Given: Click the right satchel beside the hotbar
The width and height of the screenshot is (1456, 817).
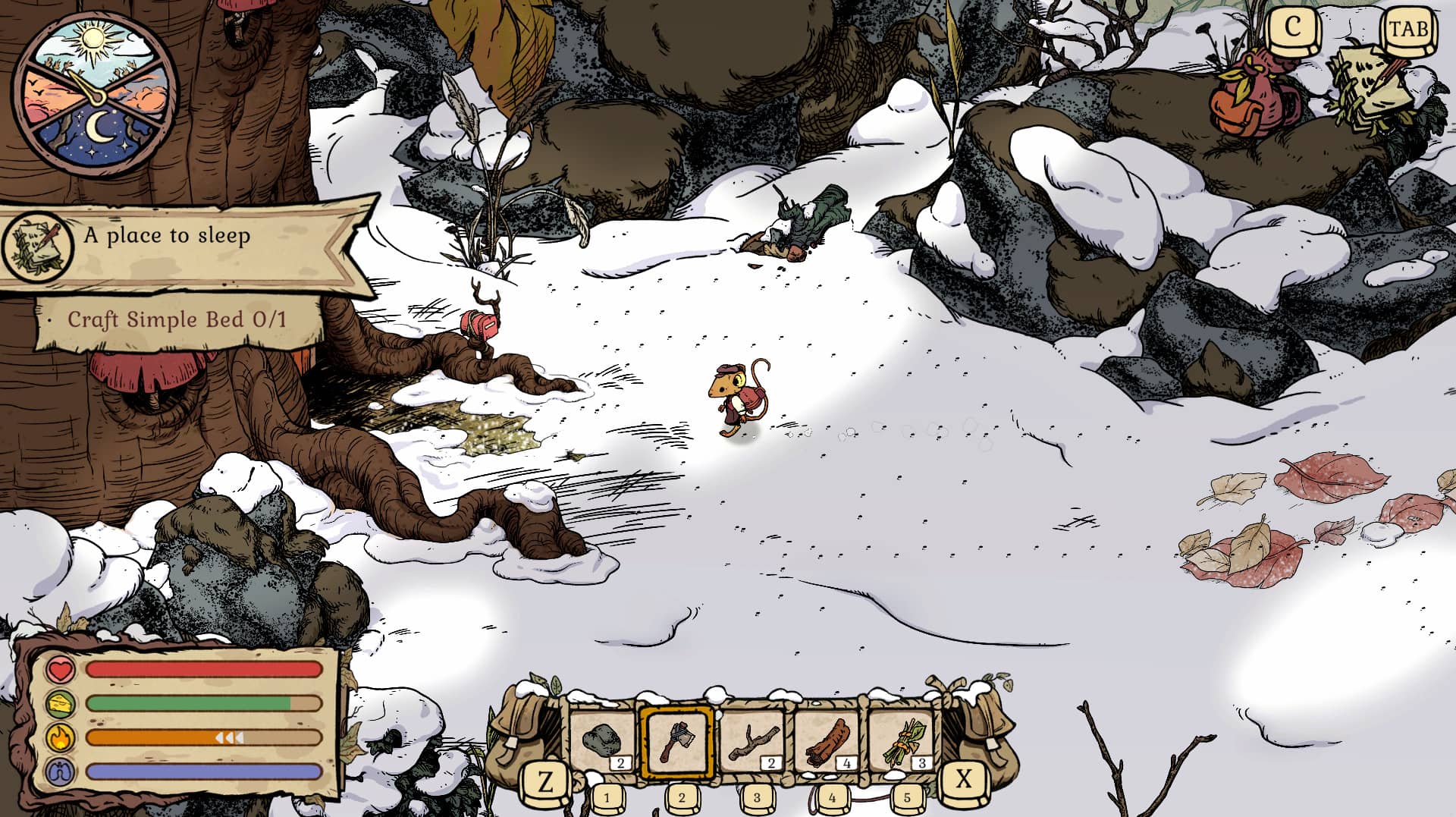Looking at the screenshot, I should [982, 728].
